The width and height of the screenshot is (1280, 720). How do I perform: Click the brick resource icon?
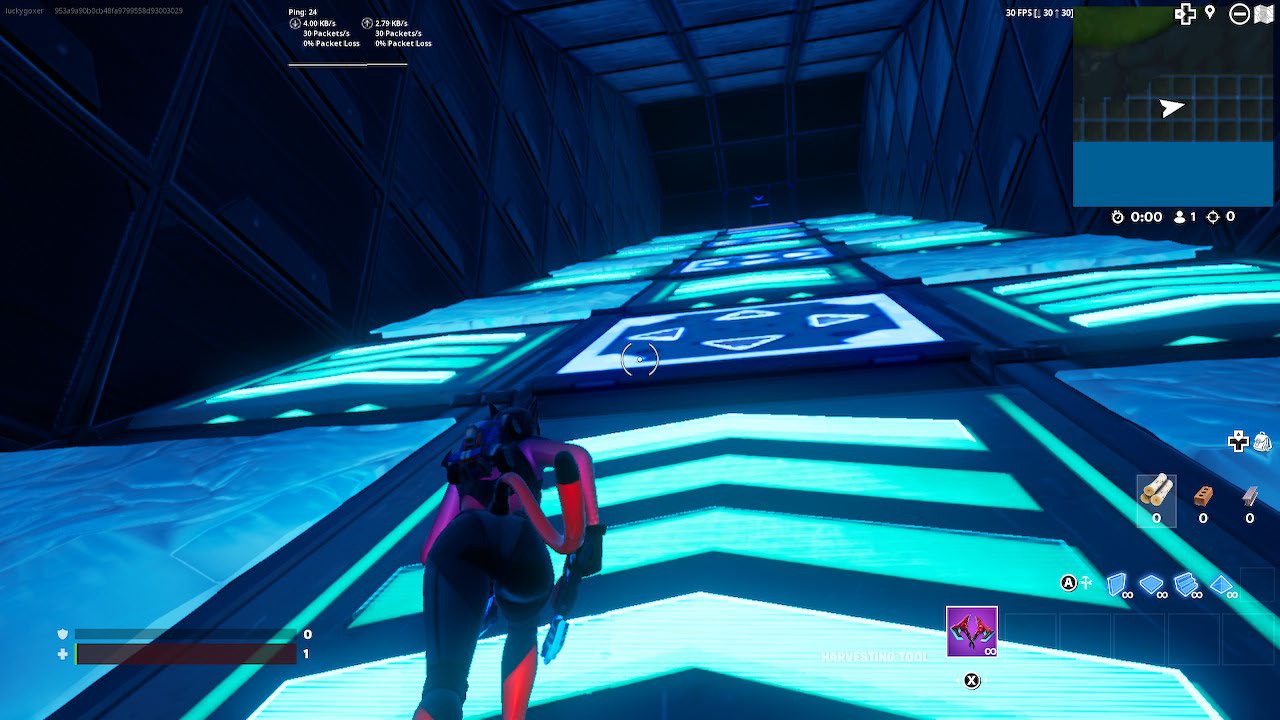1203,495
